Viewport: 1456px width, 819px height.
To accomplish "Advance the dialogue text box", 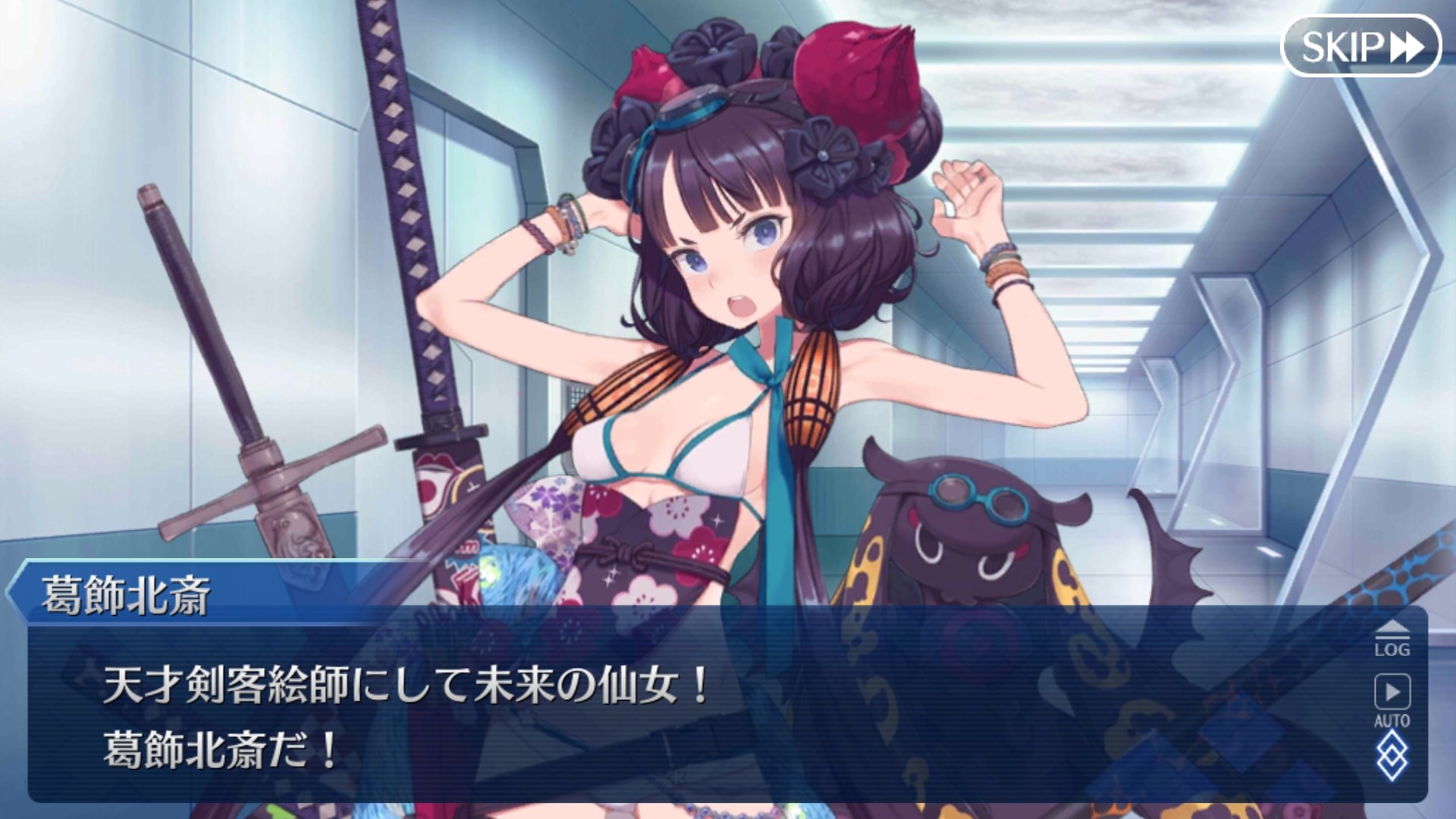I will point(682,713).
